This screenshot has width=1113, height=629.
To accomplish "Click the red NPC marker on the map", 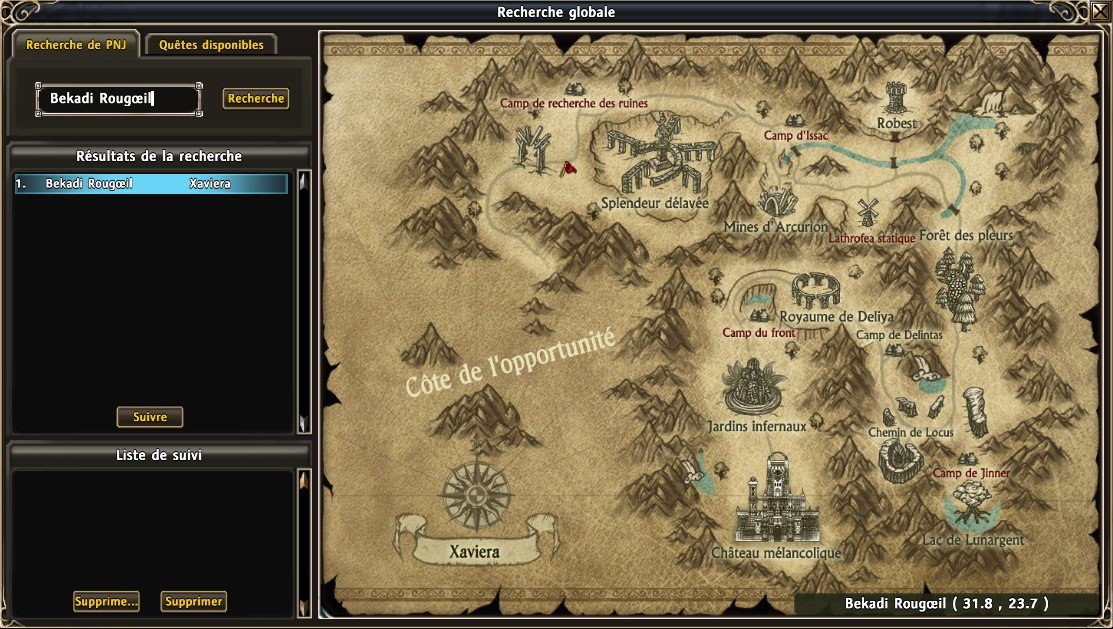I will click(569, 168).
